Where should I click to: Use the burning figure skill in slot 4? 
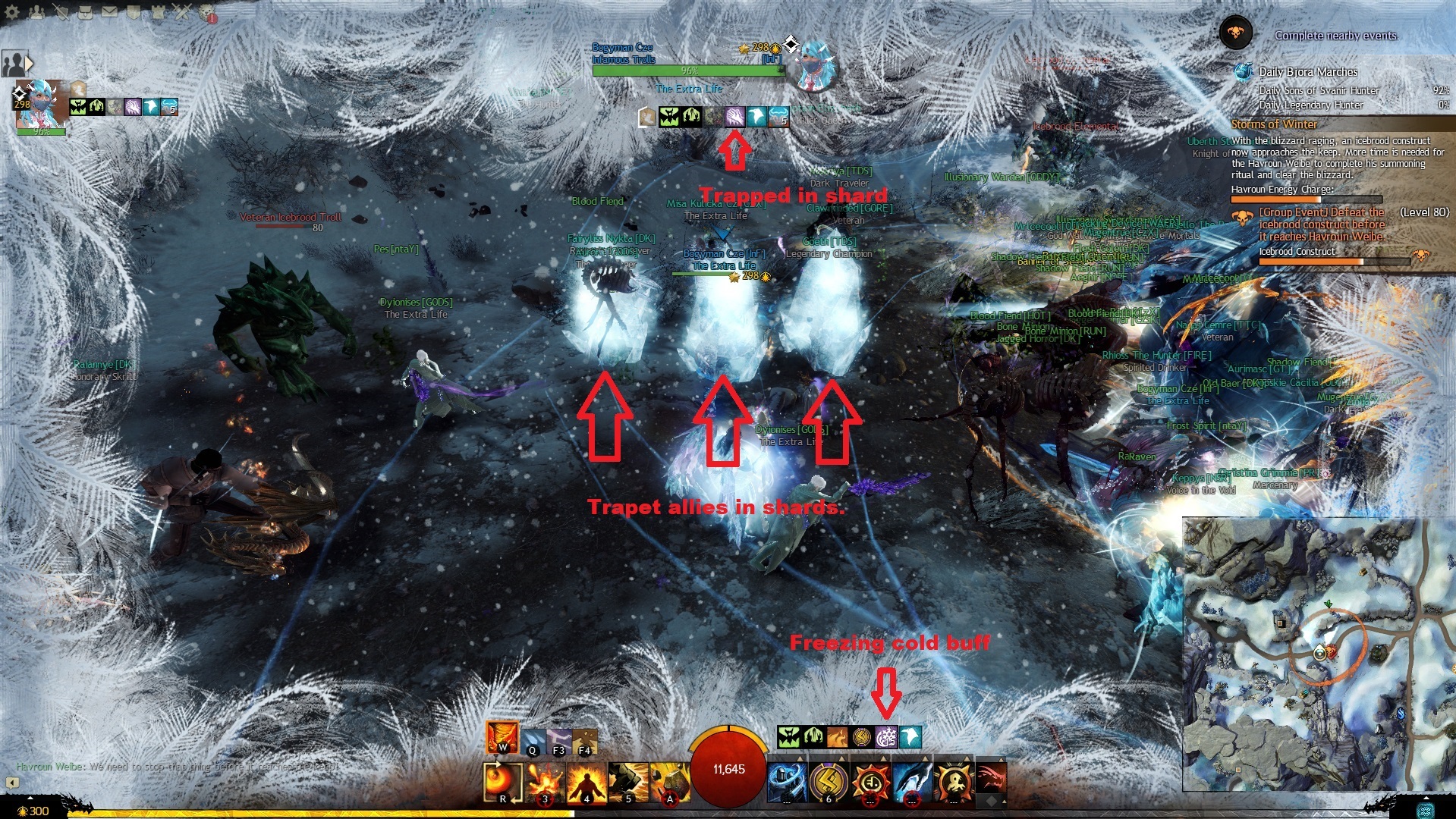(586, 782)
